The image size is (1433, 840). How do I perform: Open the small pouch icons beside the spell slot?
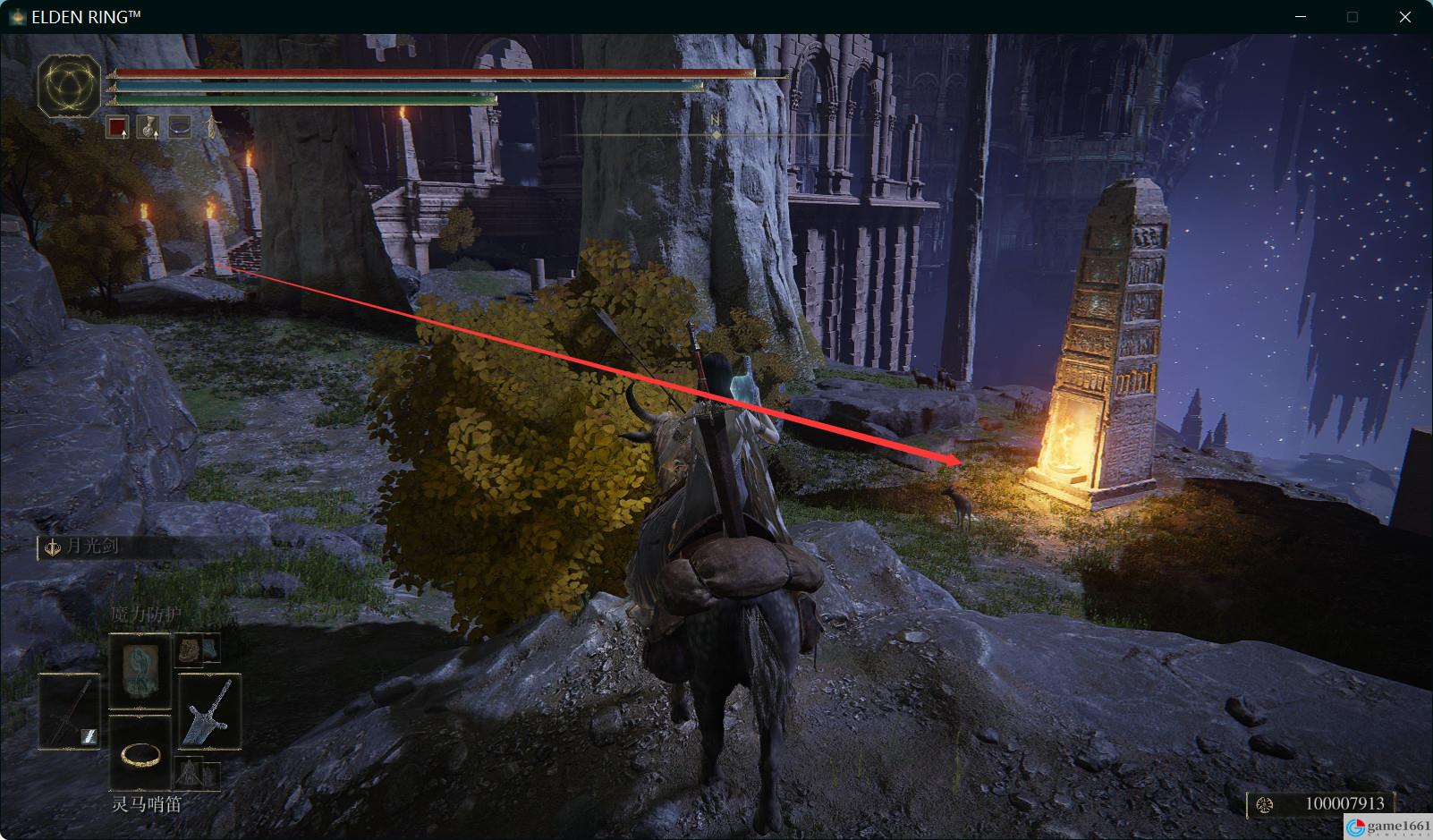(x=196, y=649)
